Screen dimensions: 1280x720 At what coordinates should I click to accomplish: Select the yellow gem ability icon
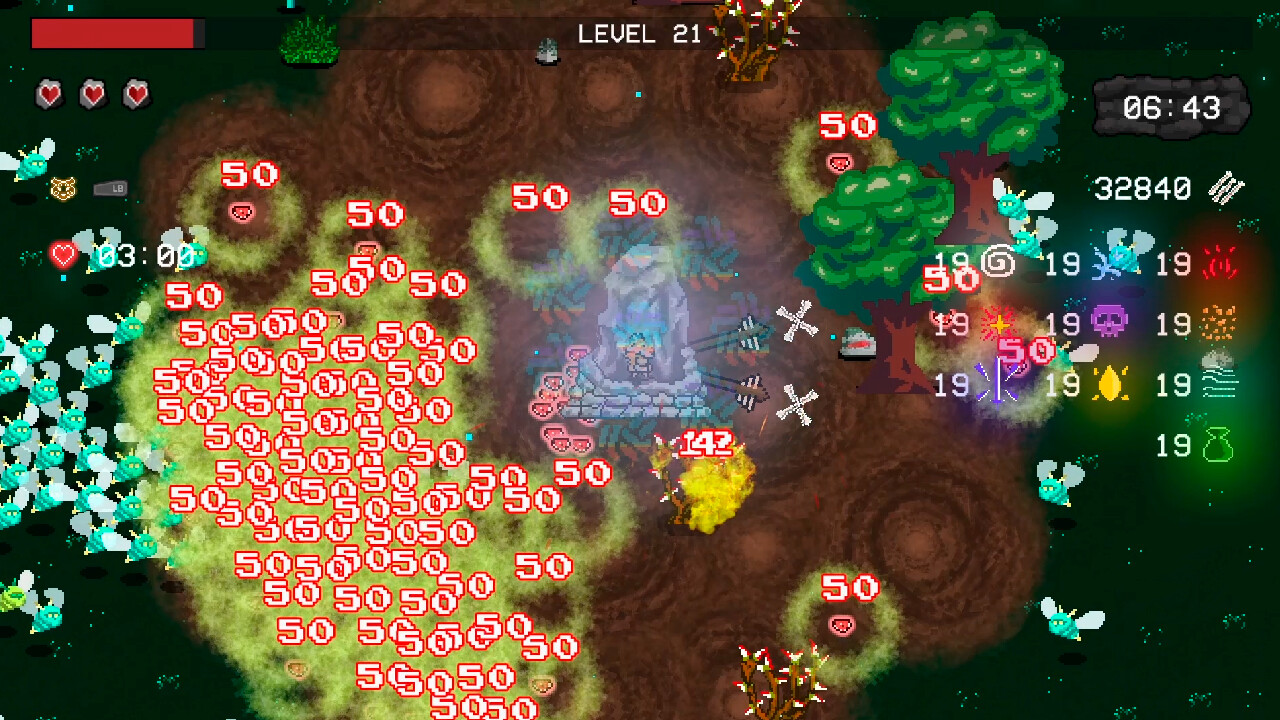click(x=1110, y=384)
